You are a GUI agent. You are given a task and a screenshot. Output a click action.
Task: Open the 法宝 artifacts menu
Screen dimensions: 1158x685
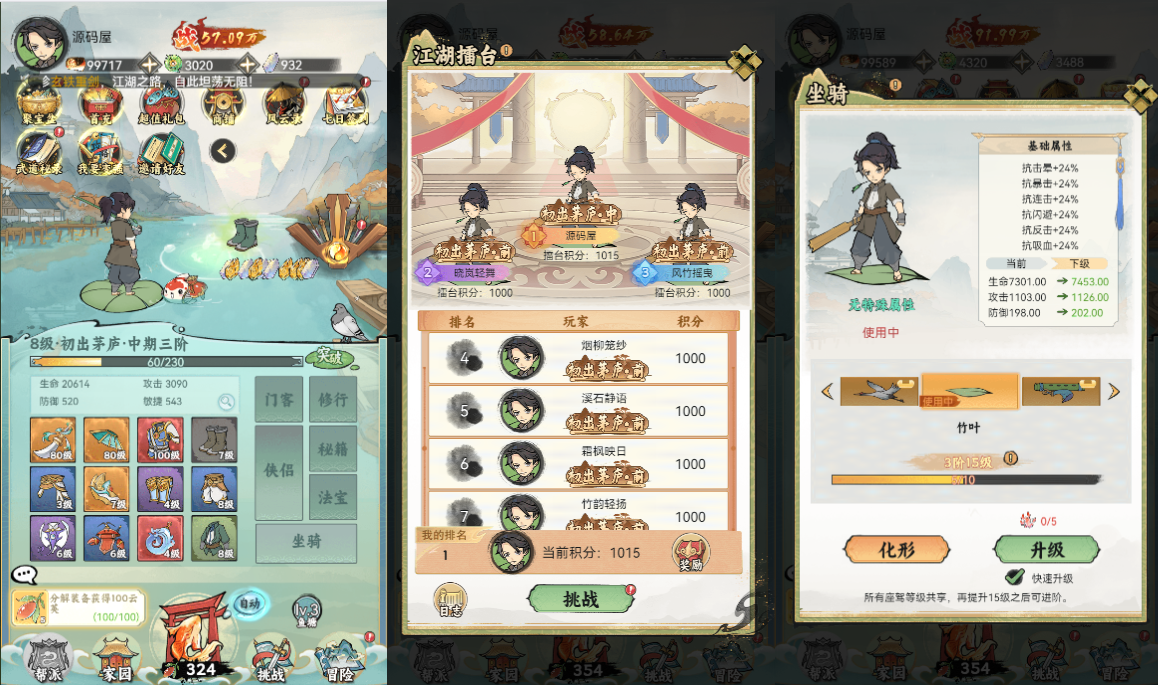pyautogui.click(x=332, y=496)
